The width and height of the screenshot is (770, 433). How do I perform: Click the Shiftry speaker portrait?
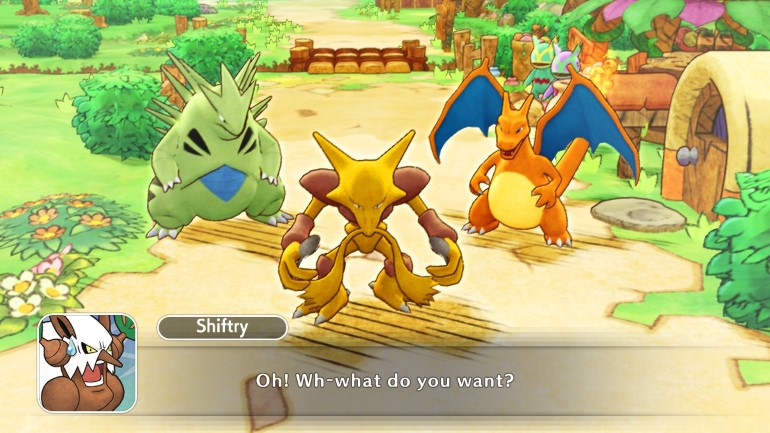click(x=87, y=363)
